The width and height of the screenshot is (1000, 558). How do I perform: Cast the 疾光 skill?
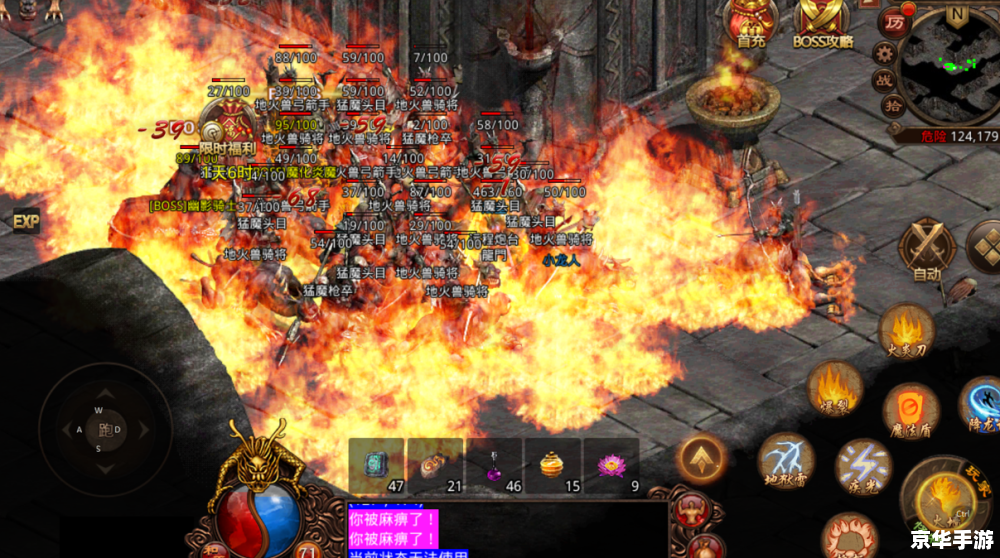tap(864, 466)
